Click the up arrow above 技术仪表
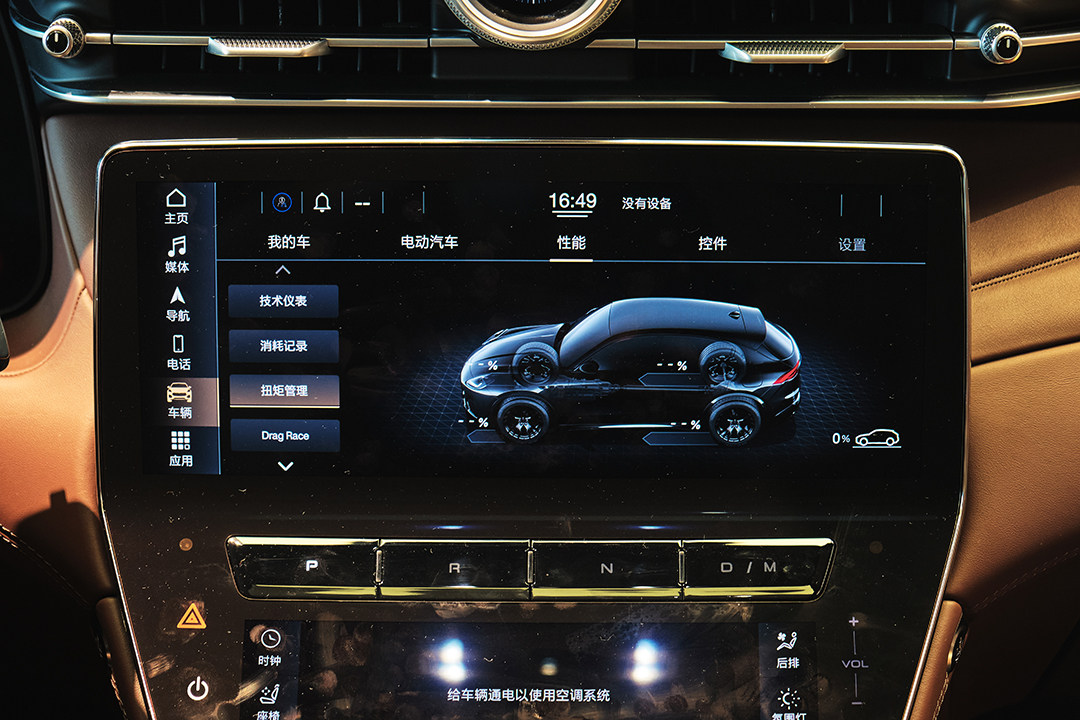This screenshot has width=1080, height=720. [x=283, y=270]
